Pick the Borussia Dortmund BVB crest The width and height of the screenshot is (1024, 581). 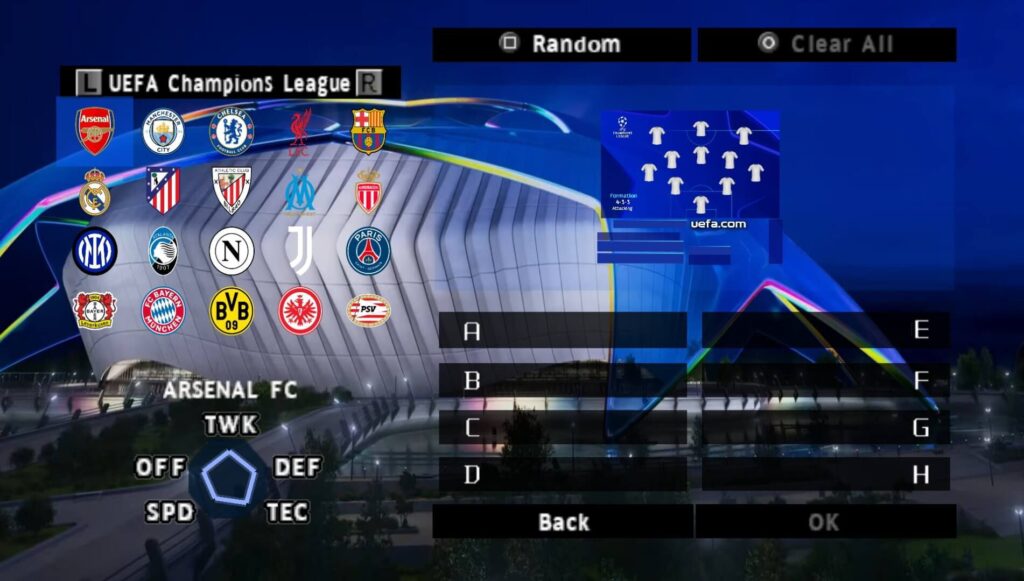231,311
